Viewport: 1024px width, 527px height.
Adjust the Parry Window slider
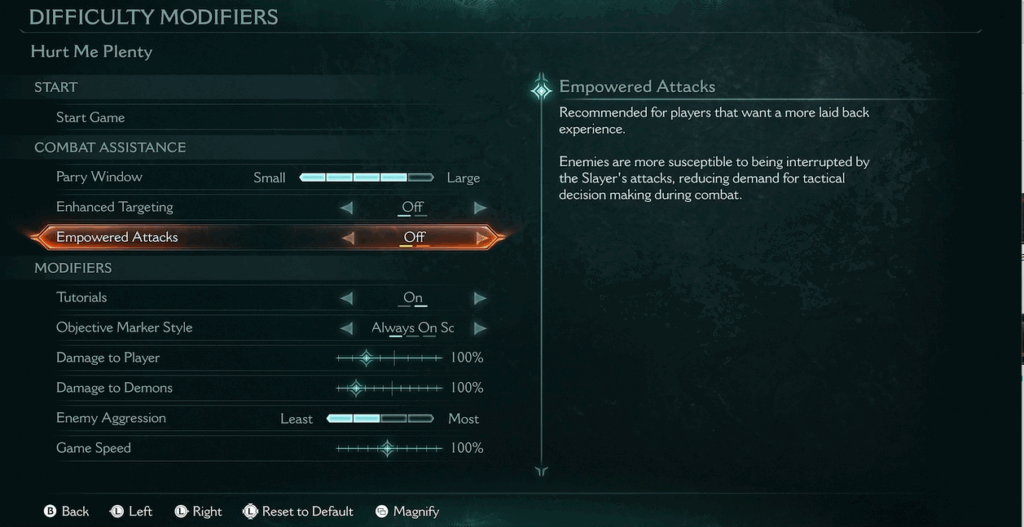(367, 178)
